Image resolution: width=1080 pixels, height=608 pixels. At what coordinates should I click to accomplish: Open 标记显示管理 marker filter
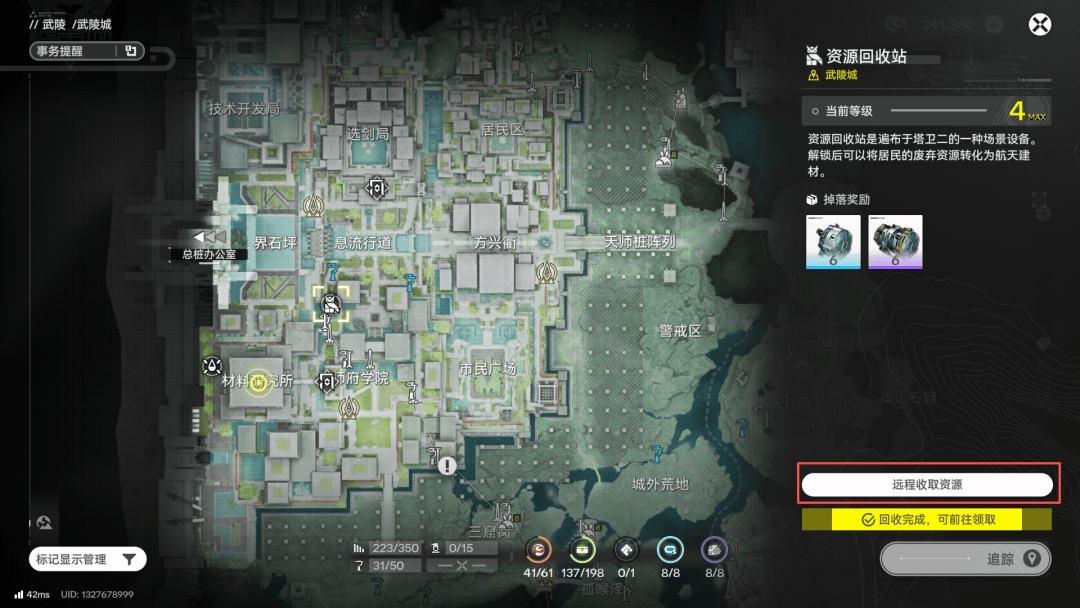87,560
